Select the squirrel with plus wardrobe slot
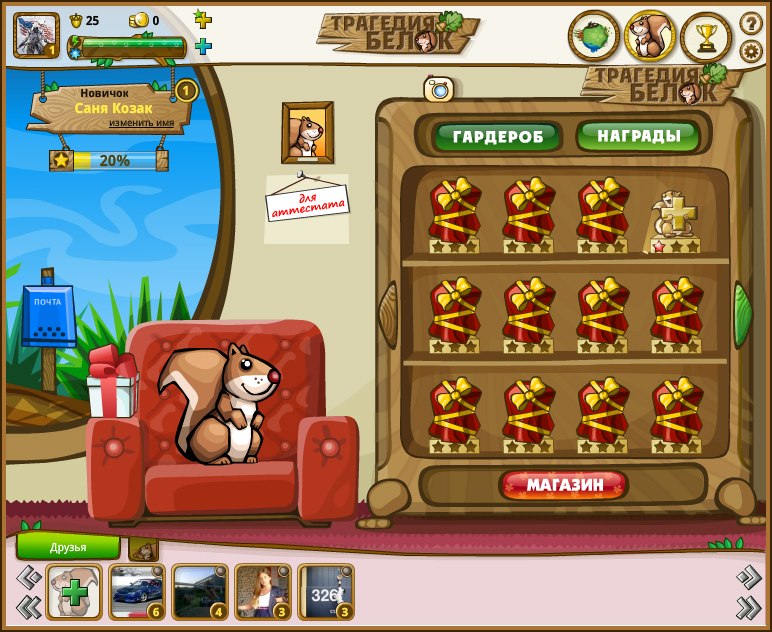The image size is (772, 632). click(x=676, y=218)
